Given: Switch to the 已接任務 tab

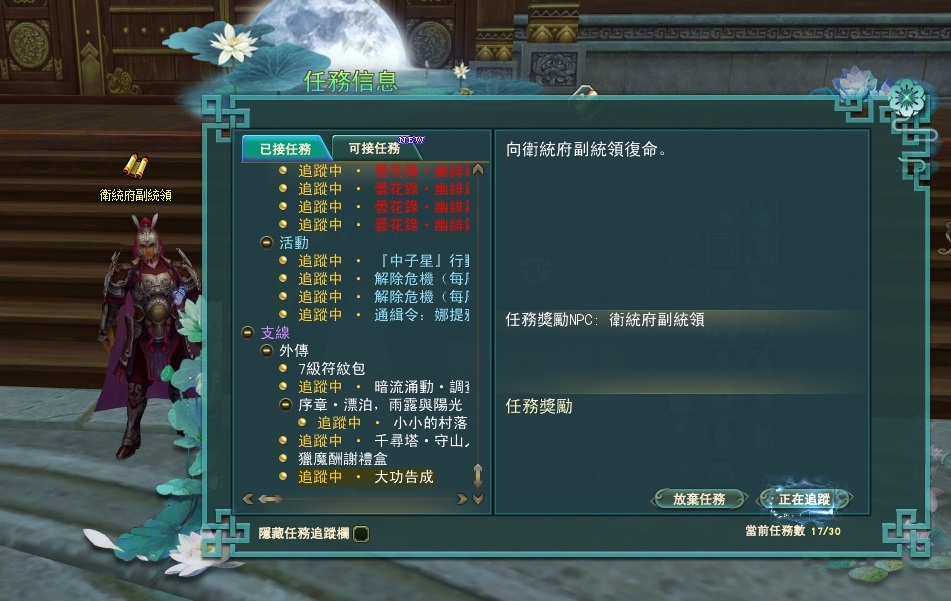Looking at the screenshot, I should [x=284, y=149].
